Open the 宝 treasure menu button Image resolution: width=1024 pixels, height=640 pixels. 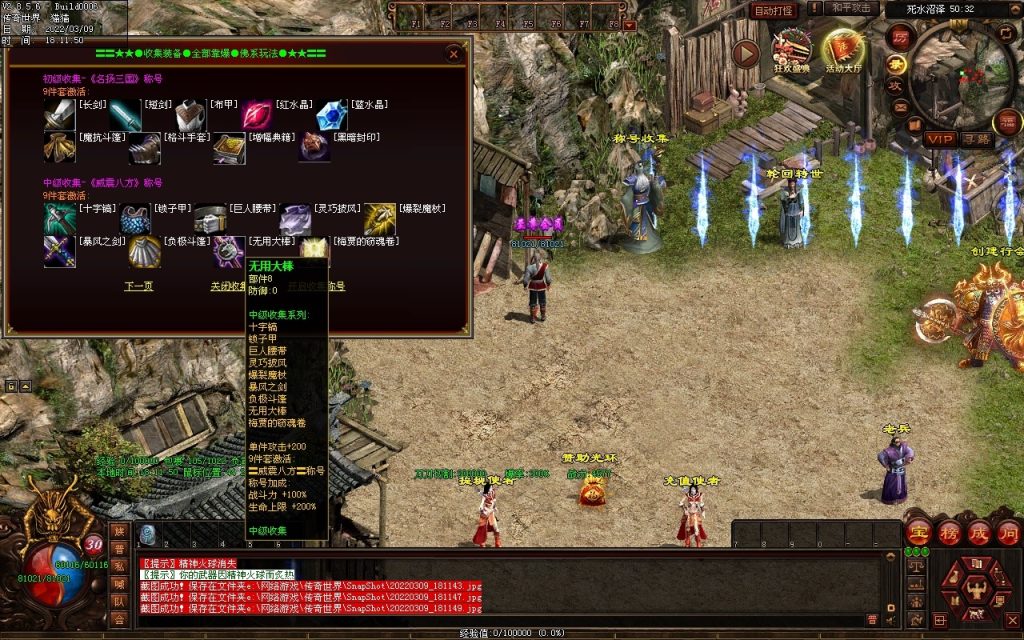[920, 531]
